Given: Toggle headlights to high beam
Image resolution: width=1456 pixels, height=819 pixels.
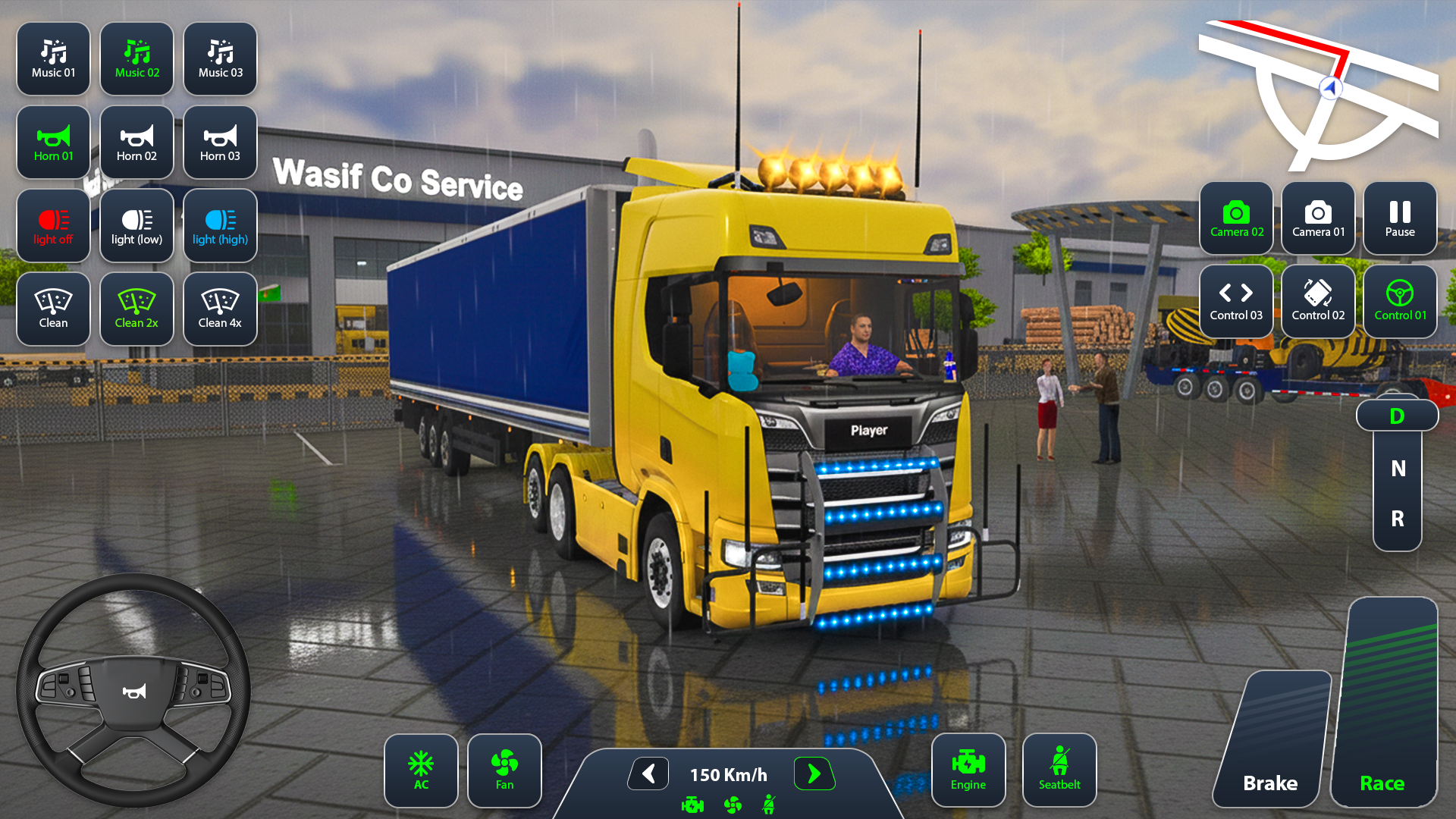Looking at the screenshot, I should pyautogui.click(x=220, y=225).
